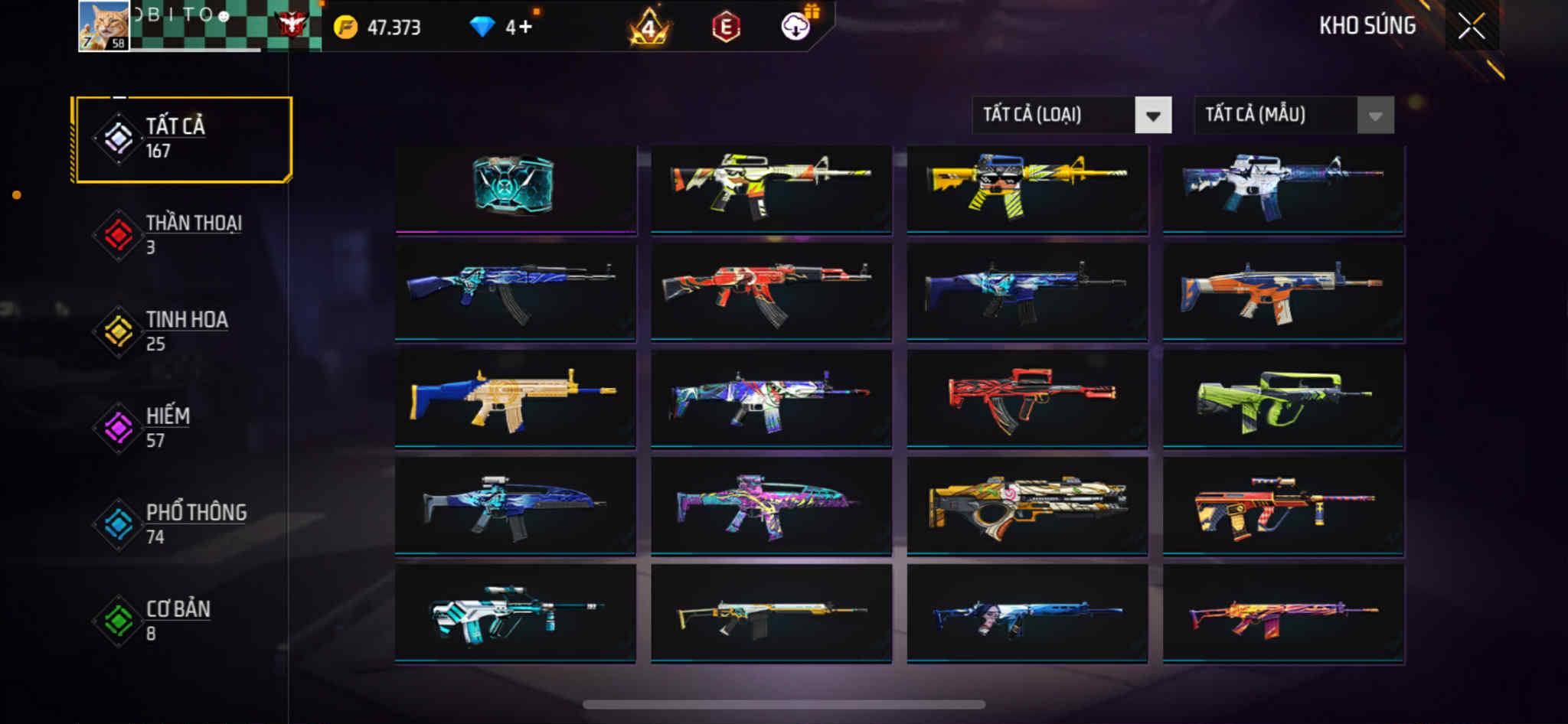The height and width of the screenshot is (724, 1568).
Task: Close the Kho Súng weapon armory
Action: [1471, 27]
